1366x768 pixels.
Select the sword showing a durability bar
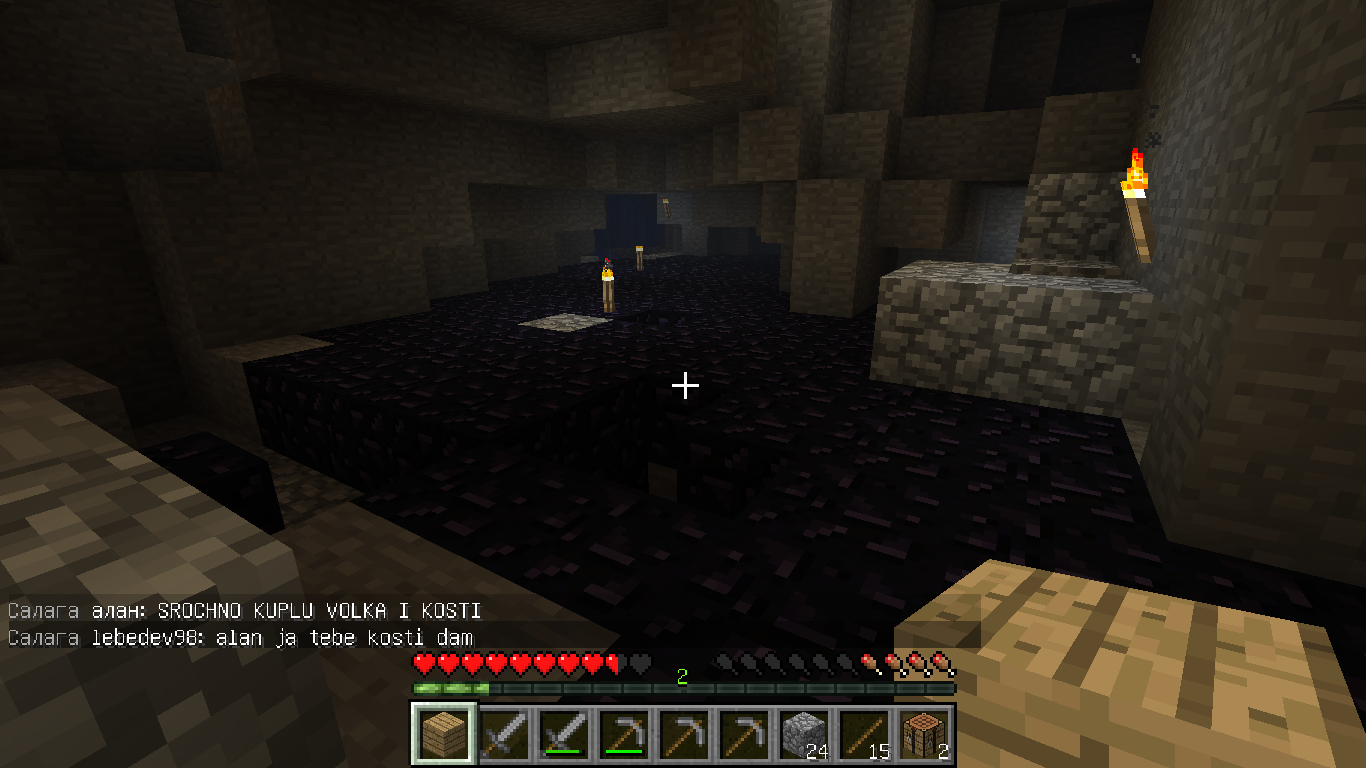click(x=564, y=735)
